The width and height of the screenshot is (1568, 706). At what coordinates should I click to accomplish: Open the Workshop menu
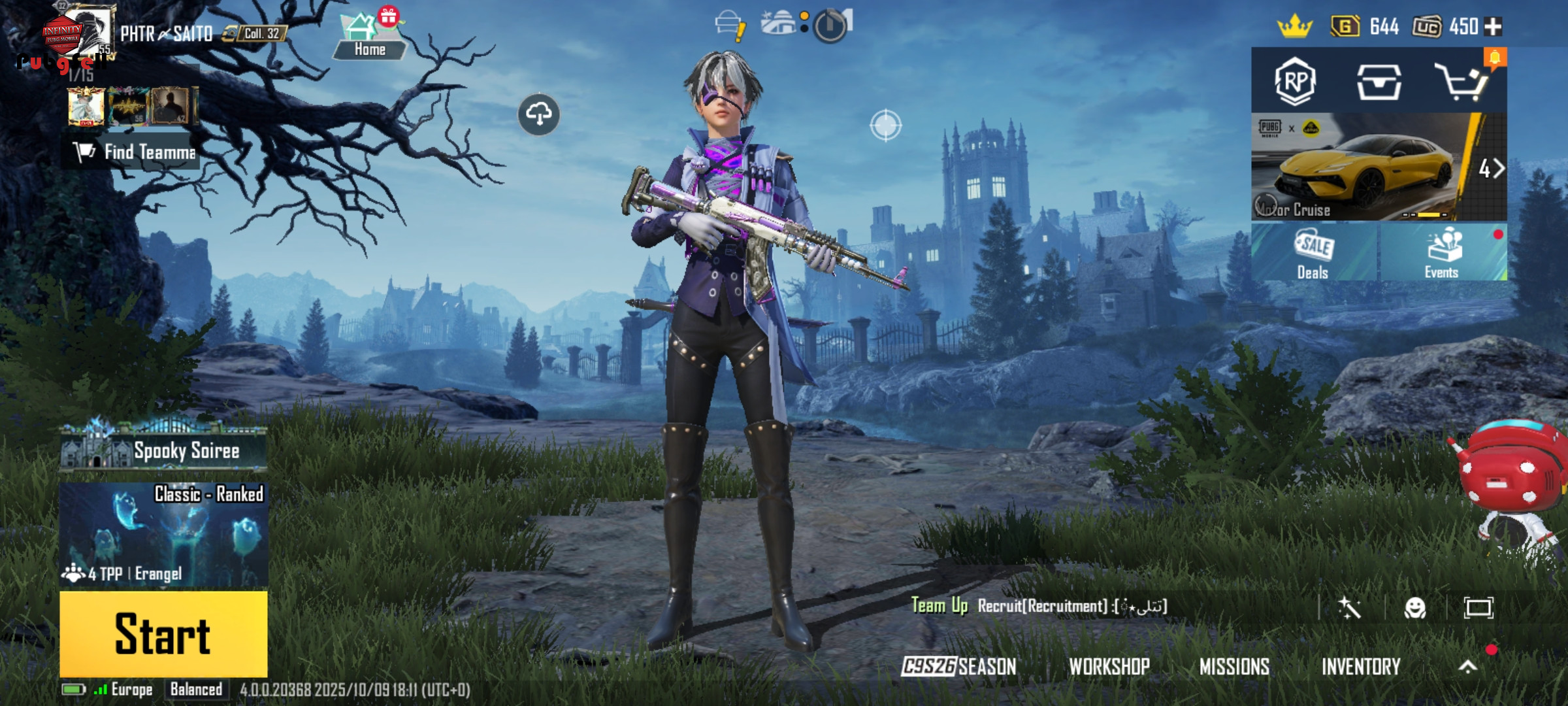coord(1109,666)
